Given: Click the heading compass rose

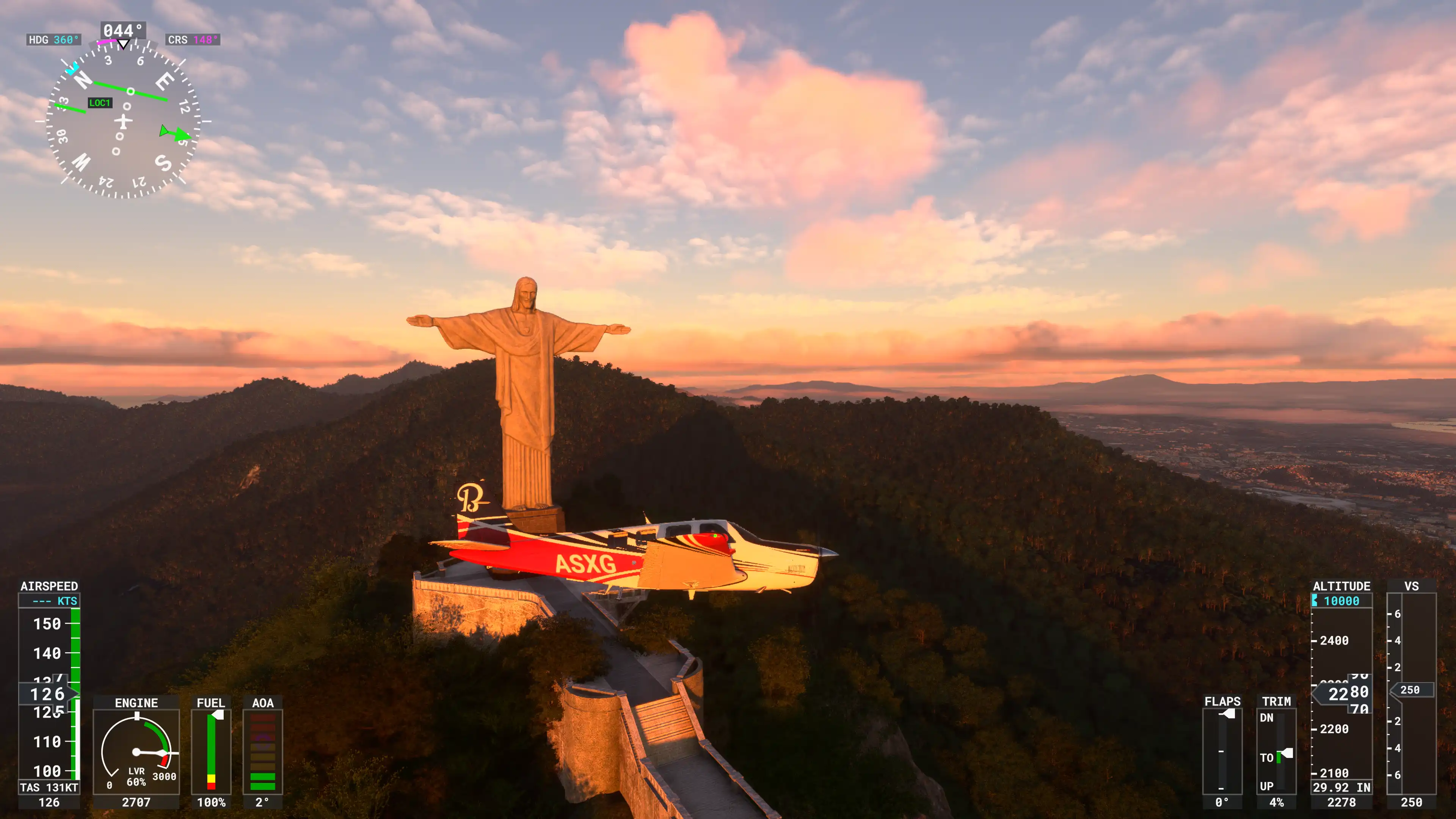Looking at the screenshot, I should point(122,121).
